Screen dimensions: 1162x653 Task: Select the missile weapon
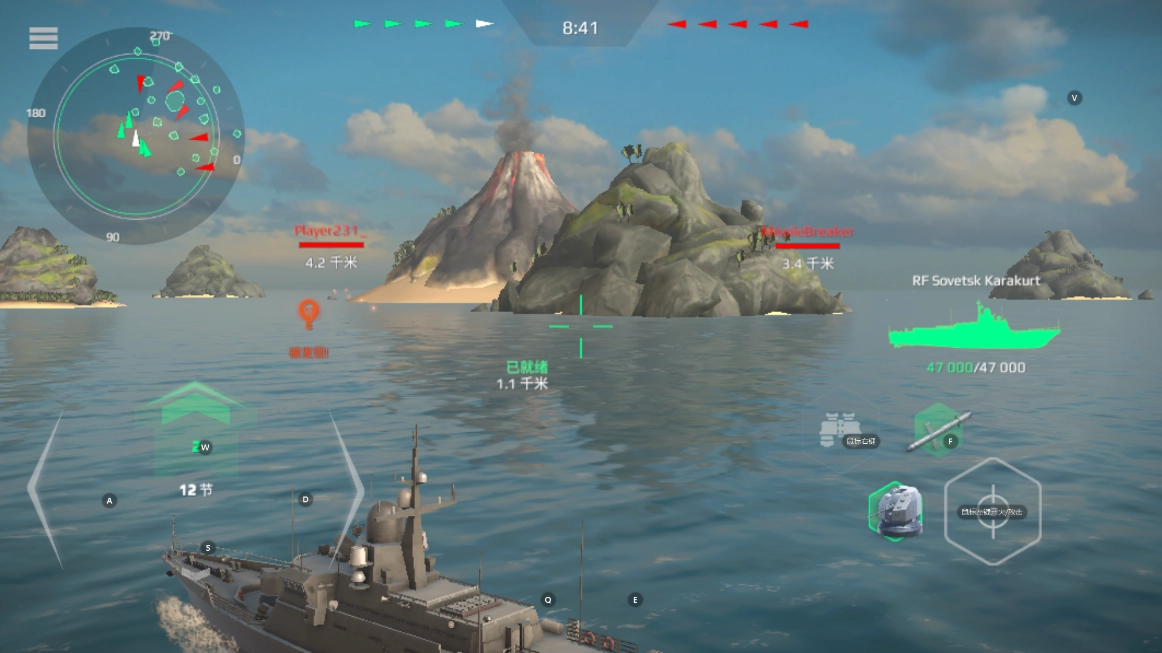pyautogui.click(x=938, y=430)
